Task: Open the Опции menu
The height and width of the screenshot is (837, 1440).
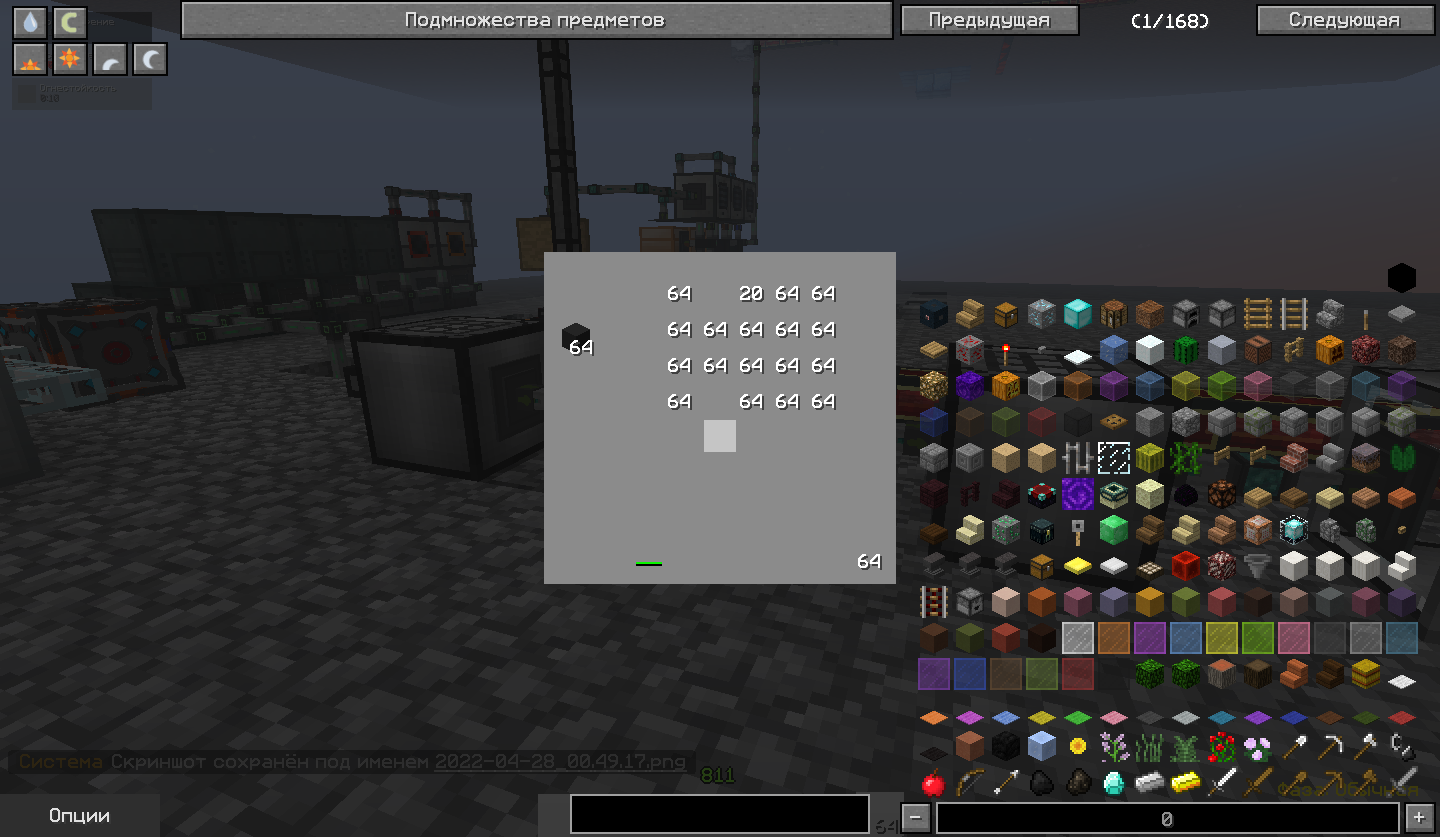Action: coord(79,816)
